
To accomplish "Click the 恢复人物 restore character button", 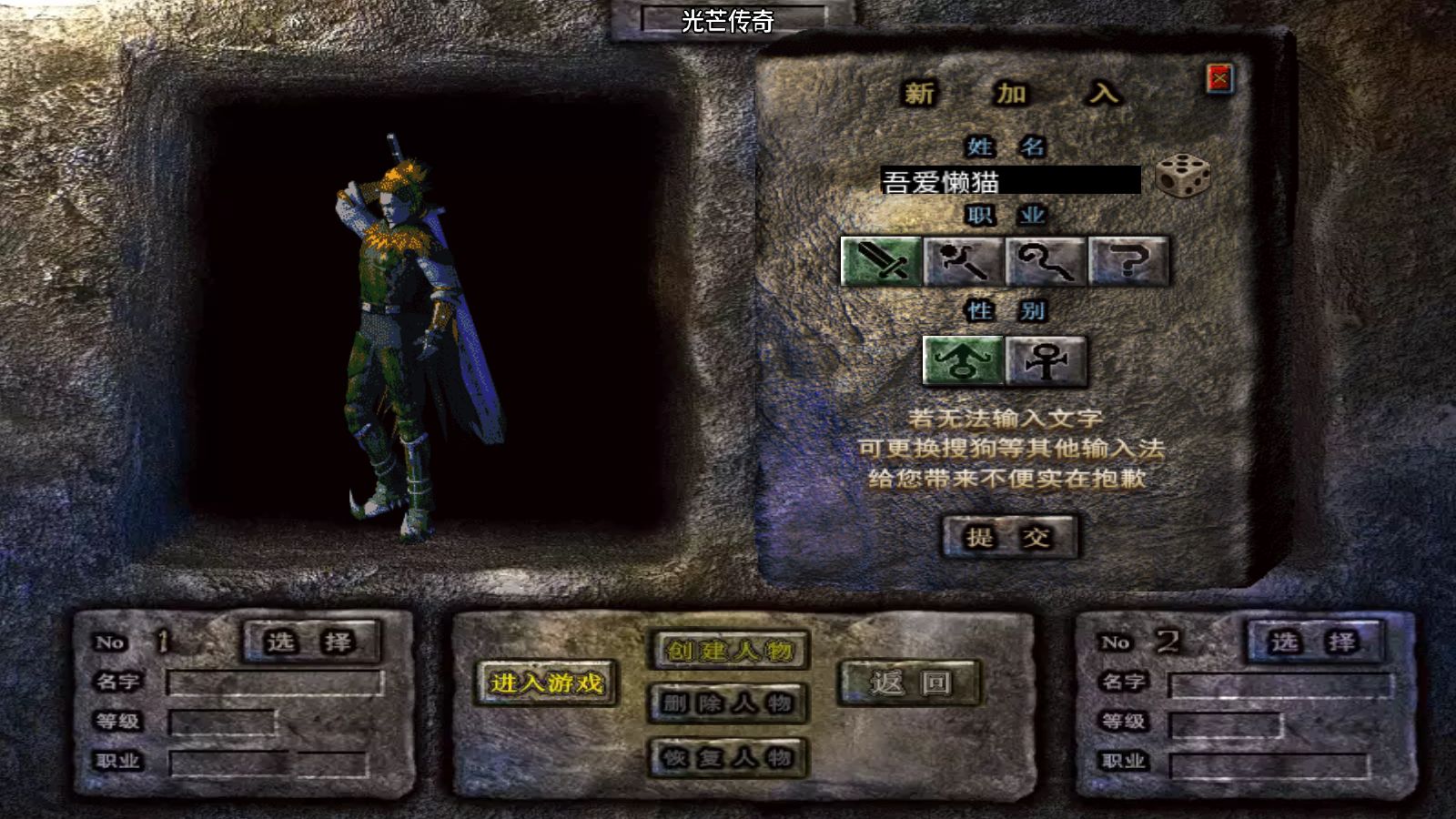I will pos(728,757).
